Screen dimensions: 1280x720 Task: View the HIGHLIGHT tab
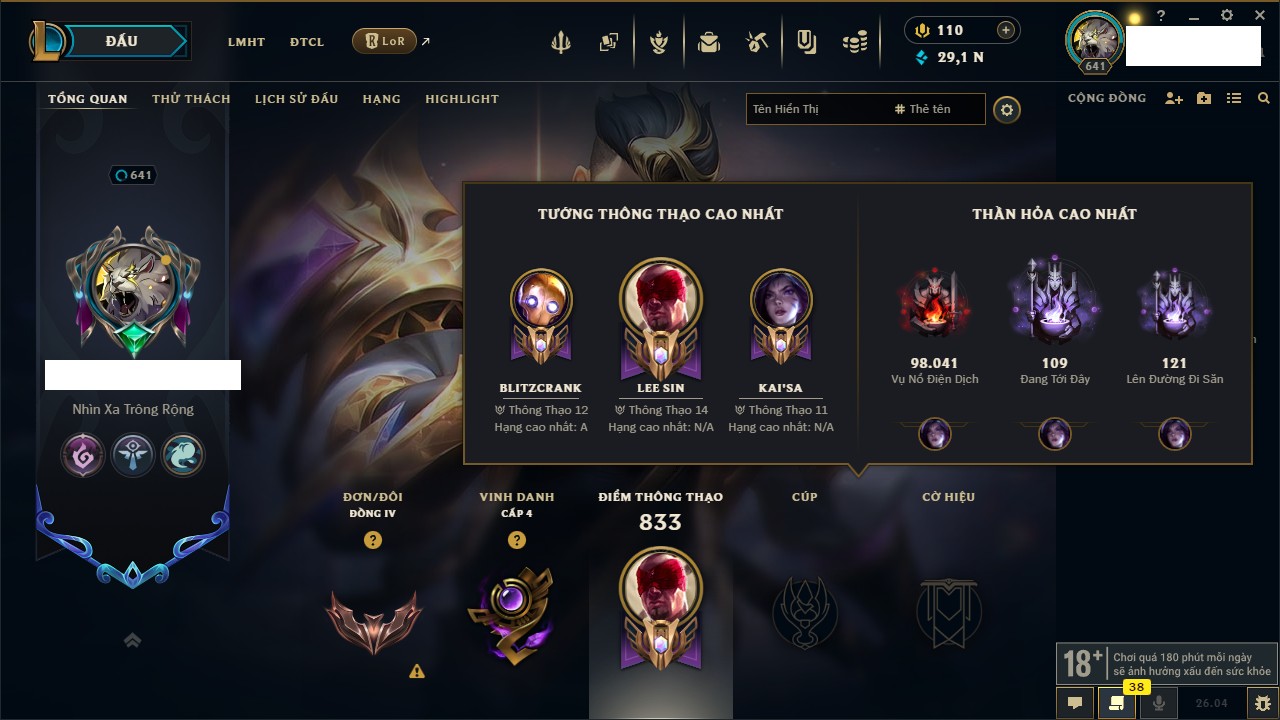coord(461,99)
